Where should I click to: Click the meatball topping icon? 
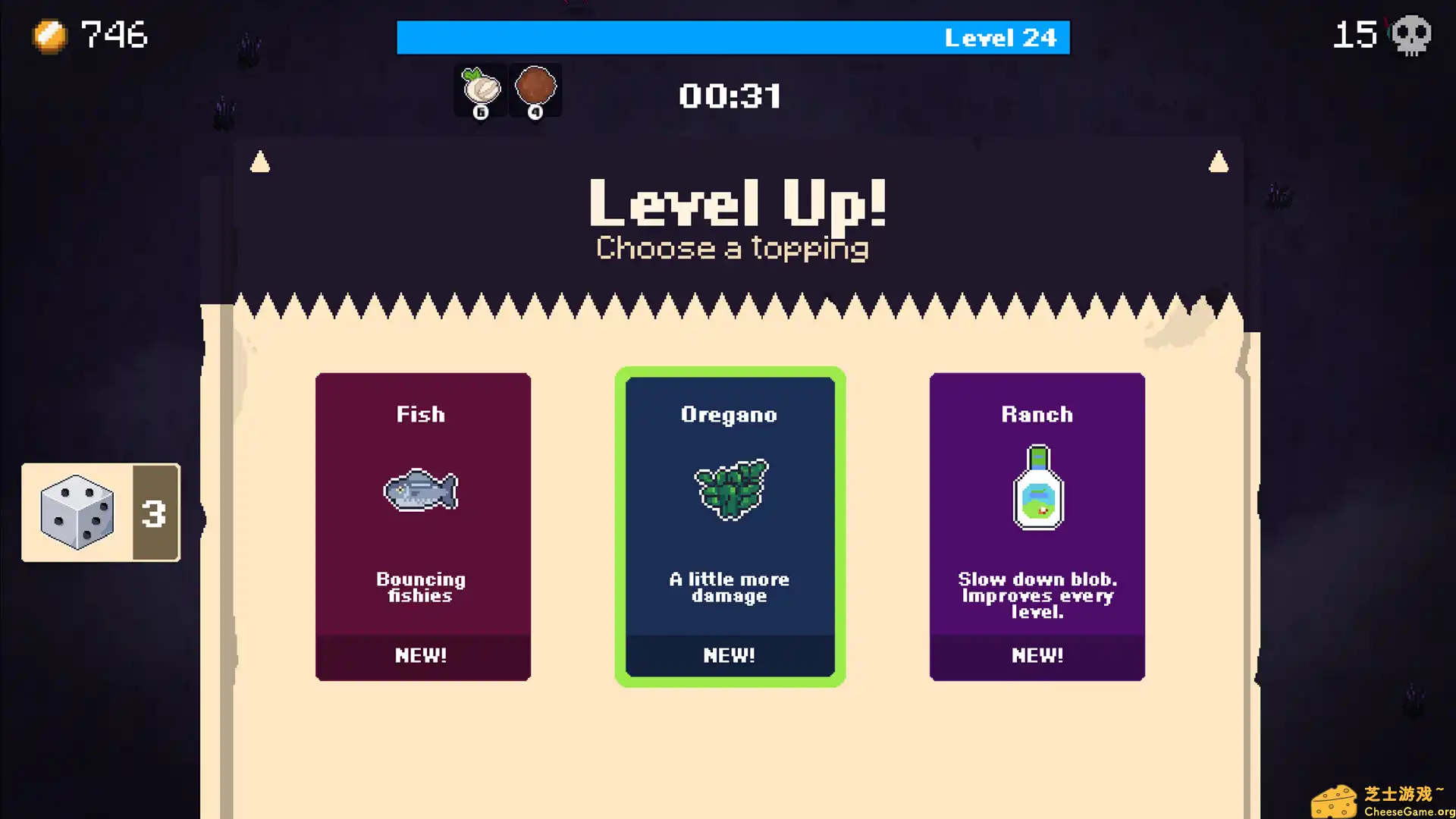(x=535, y=89)
